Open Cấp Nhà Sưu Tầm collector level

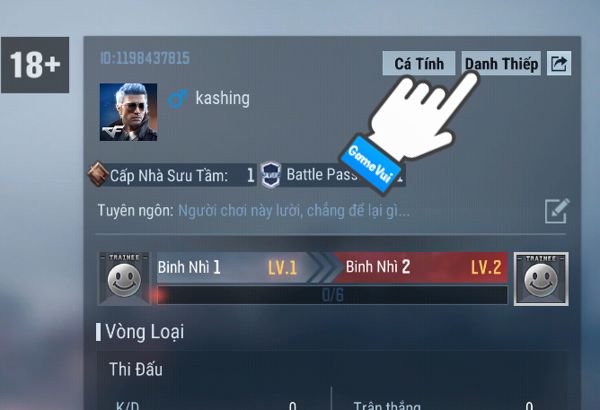tap(100, 175)
